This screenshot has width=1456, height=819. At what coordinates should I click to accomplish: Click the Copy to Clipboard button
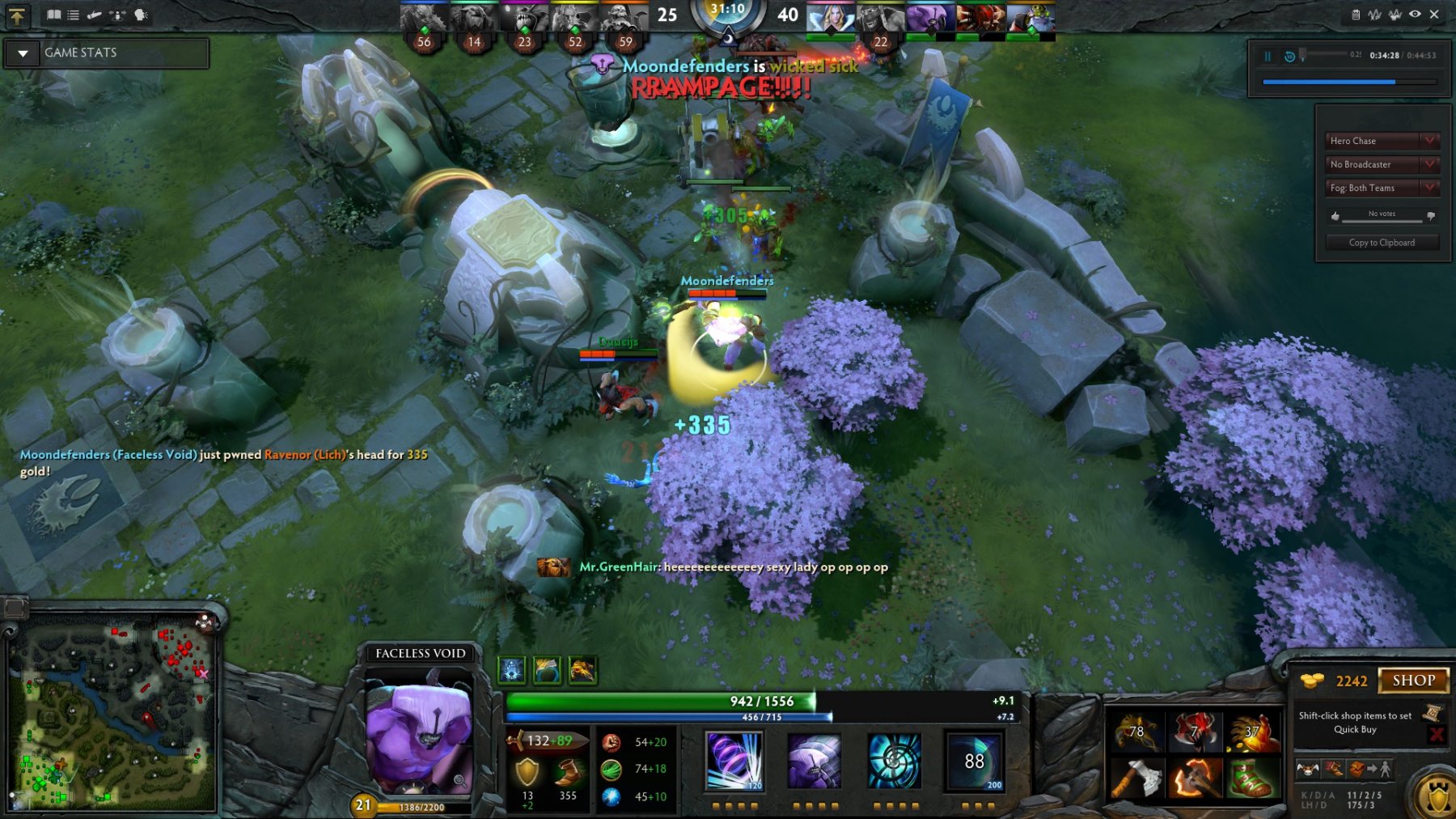click(x=1382, y=243)
